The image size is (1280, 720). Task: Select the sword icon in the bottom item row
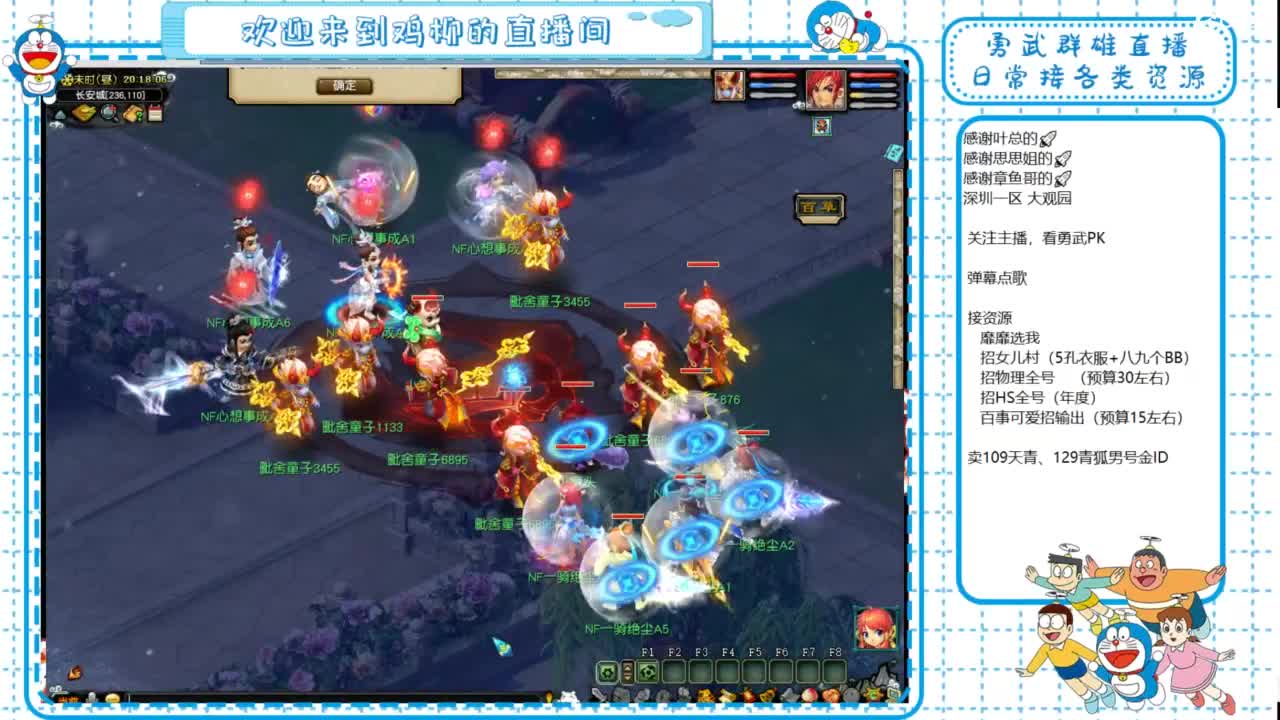599,694
